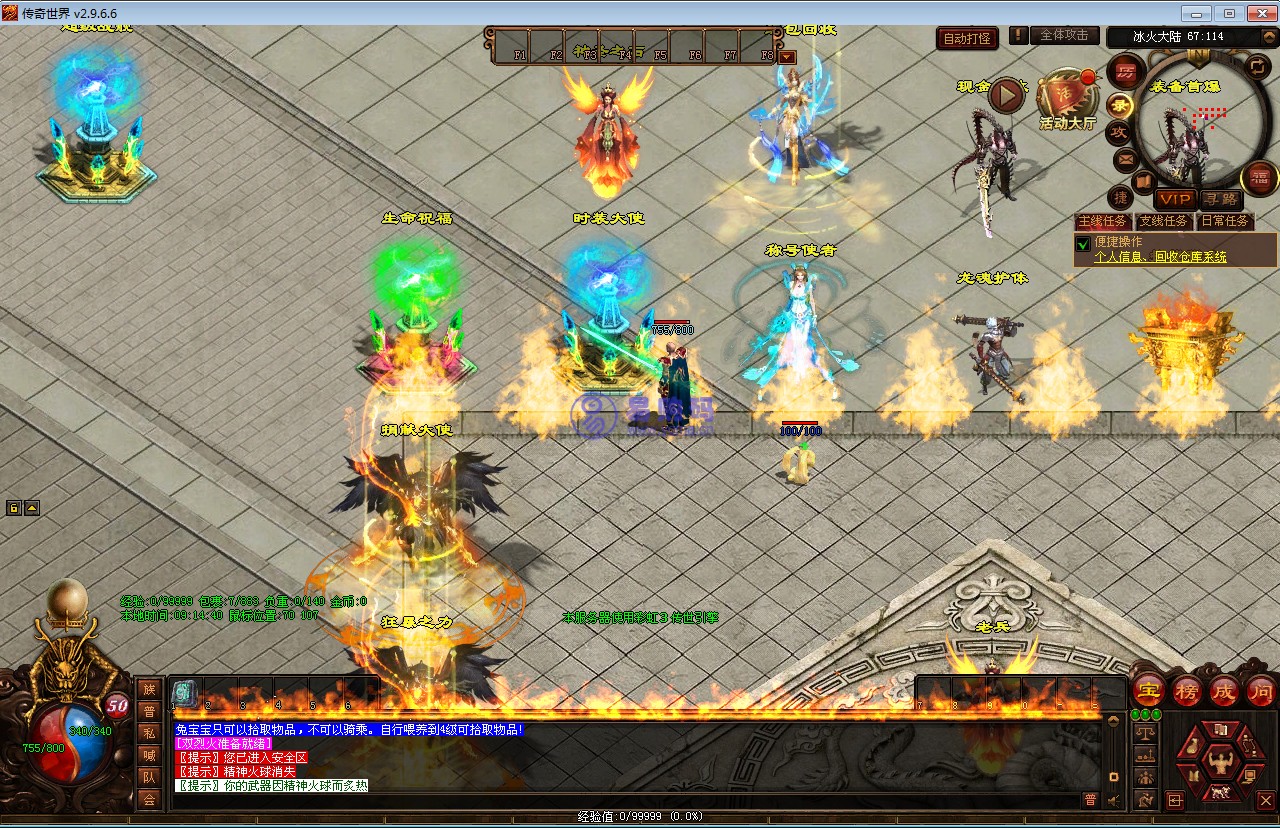Toggle the 自动打怪 auto-fight button
The image size is (1280, 828).
968,39
